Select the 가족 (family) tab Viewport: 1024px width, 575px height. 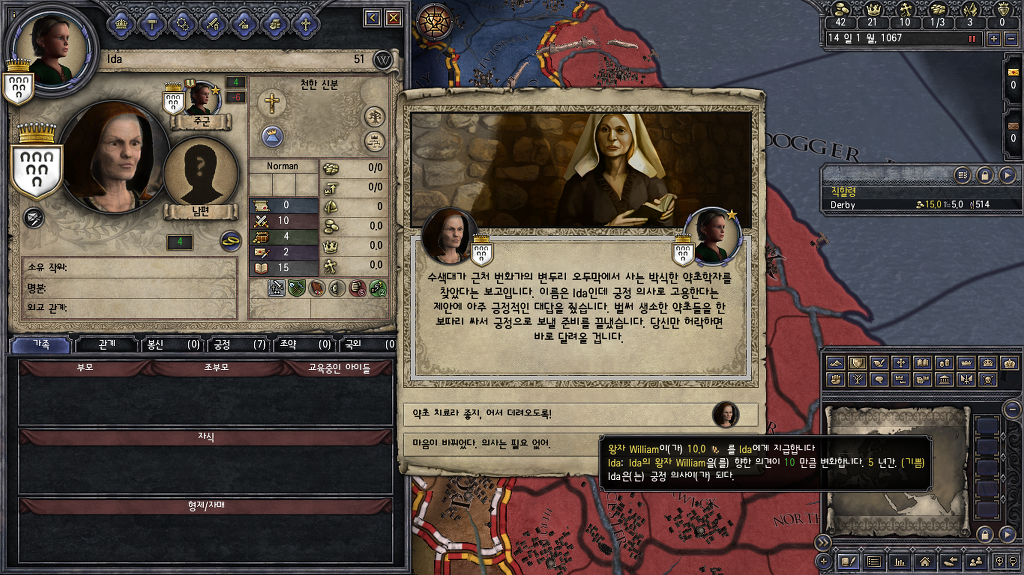pos(42,345)
